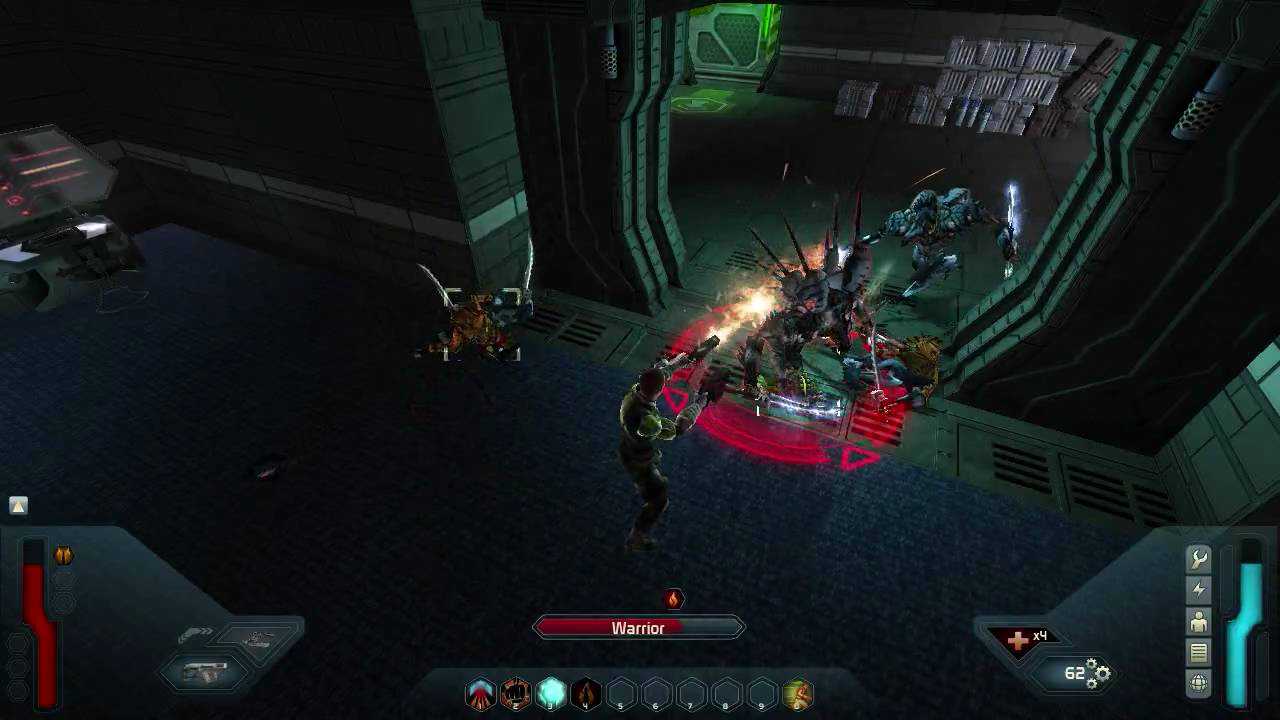This screenshot has width=1280, height=720.
Task: Open the map with the globe icon
Action: 1198,684
